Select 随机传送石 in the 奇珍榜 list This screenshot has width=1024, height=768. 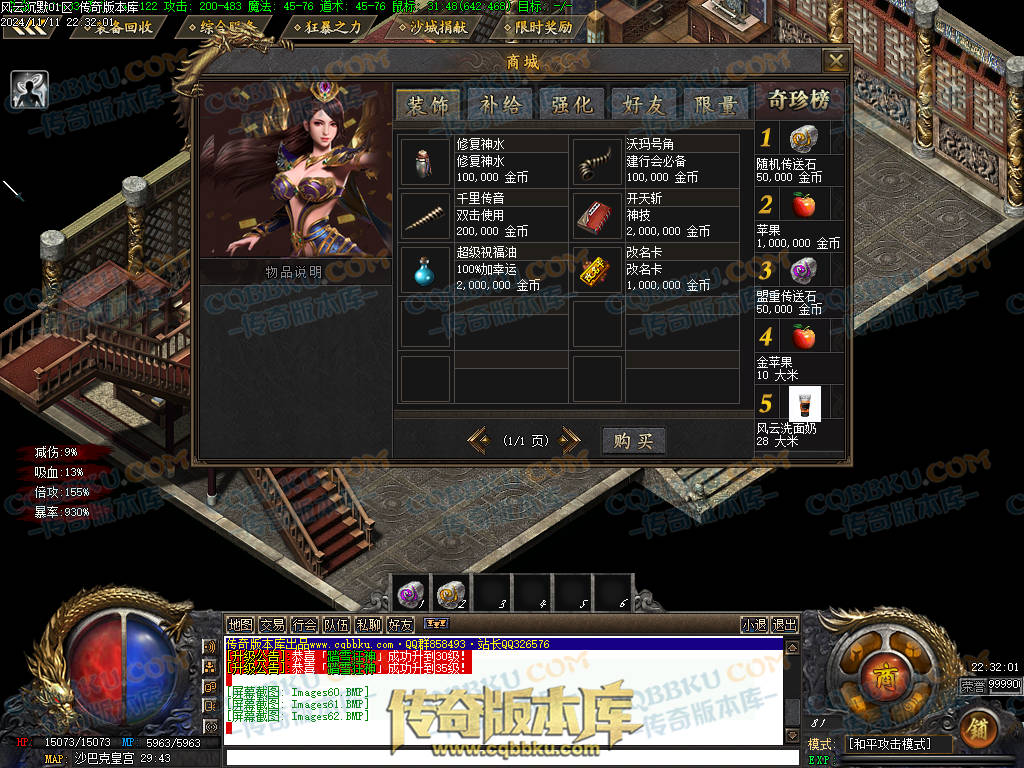tap(803, 139)
